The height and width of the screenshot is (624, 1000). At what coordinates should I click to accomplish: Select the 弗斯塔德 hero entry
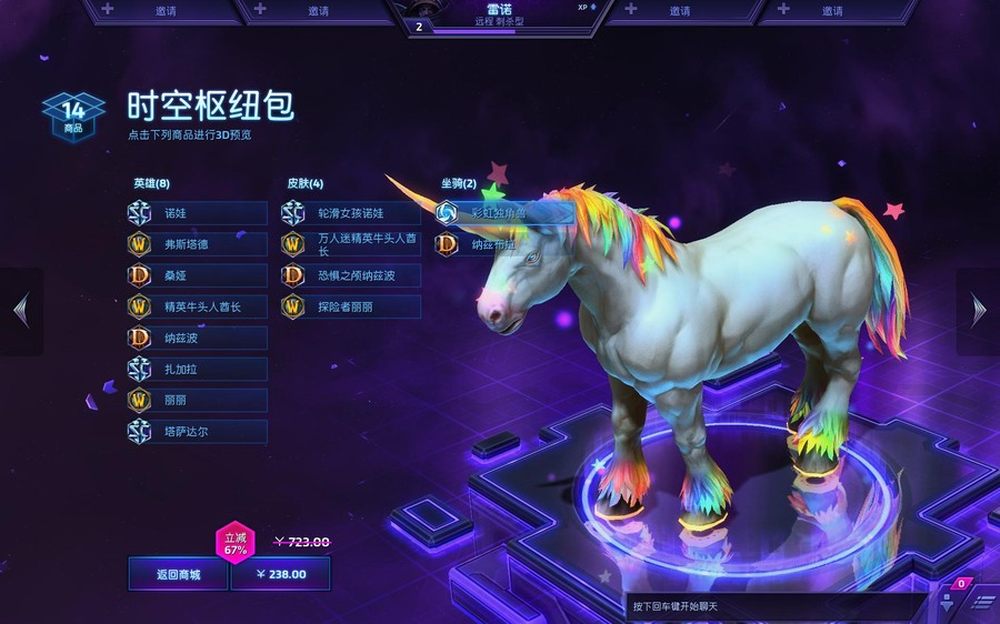198,244
